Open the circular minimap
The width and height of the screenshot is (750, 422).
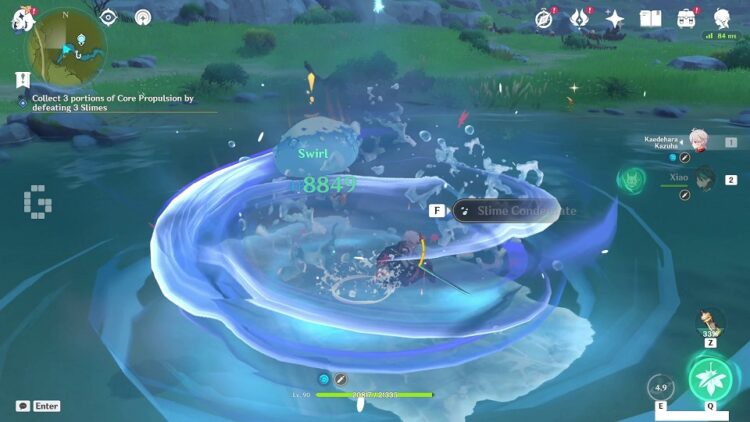(66, 48)
